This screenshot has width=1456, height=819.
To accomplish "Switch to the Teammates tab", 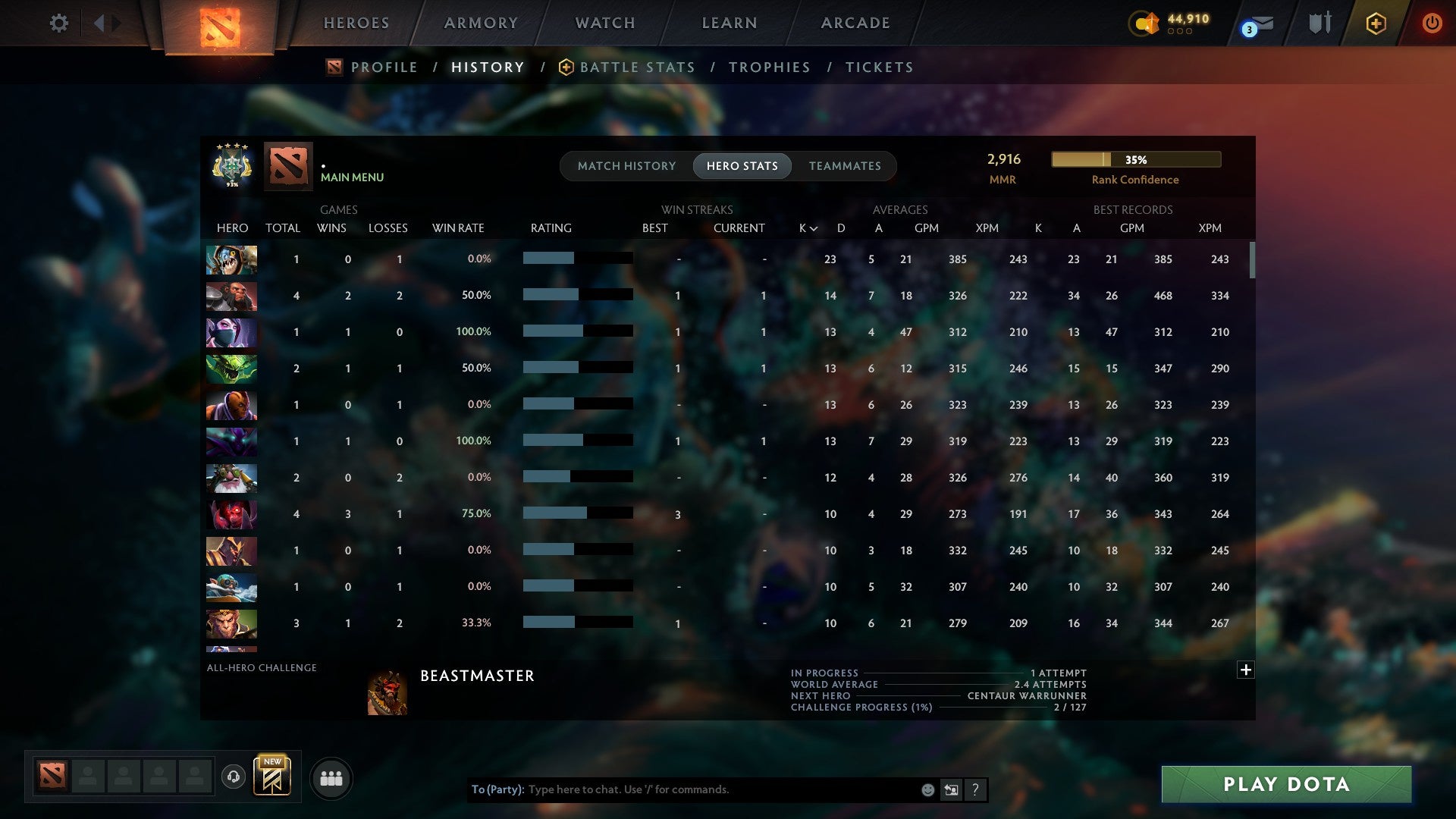I will (844, 166).
